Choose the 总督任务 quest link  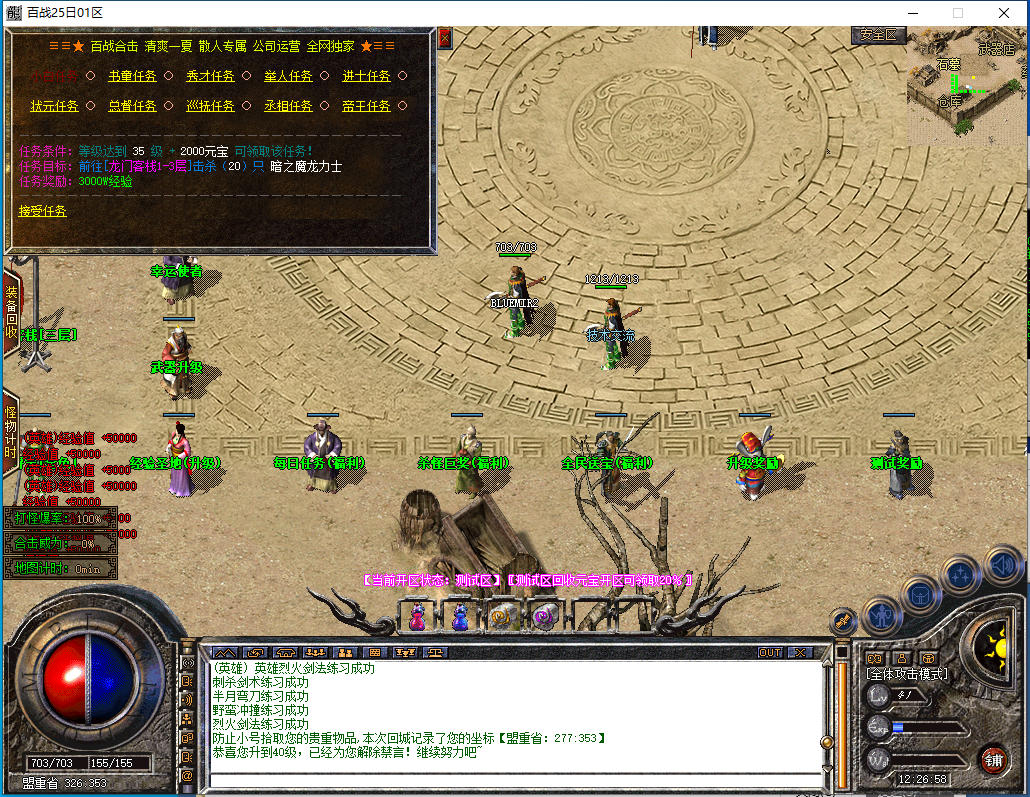(x=132, y=106)
